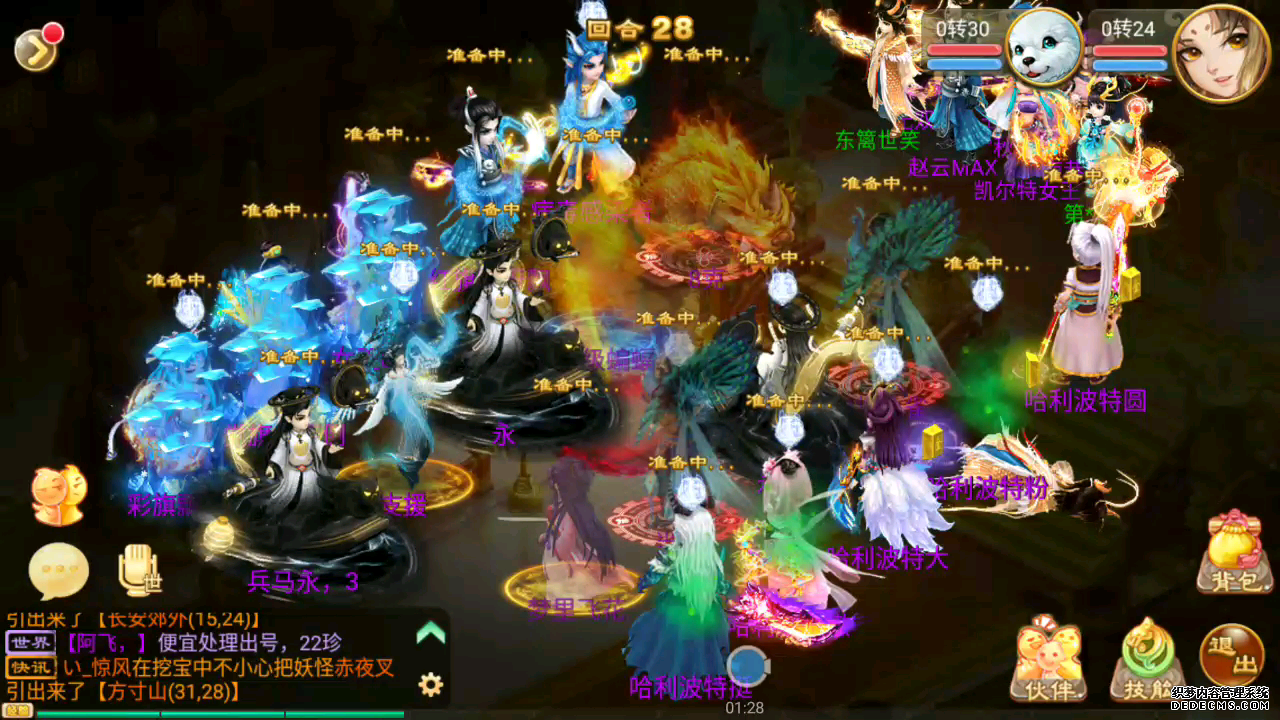Image resolution: width=1280 pixels, height=720 pixels.
Task: Open the chat speech bubble button
Action: pos(58,571)
